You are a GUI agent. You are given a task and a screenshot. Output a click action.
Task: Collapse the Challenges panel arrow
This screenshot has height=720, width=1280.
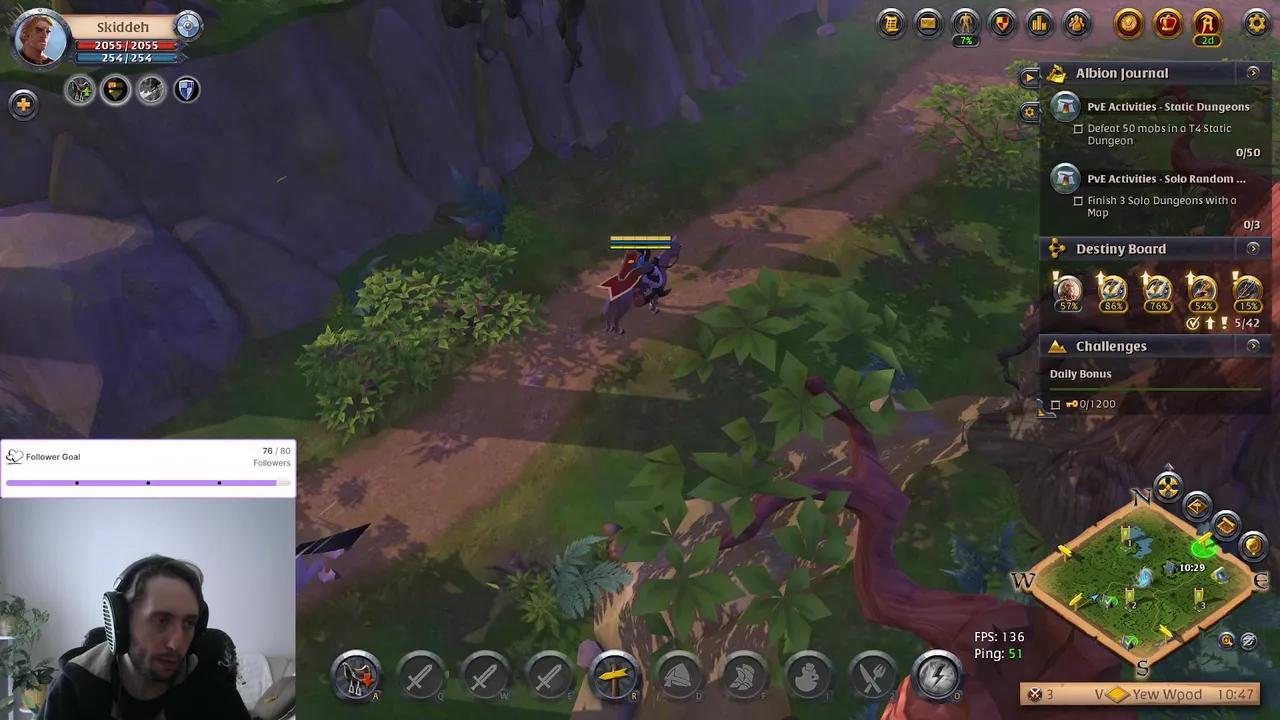click(1253, 346)
